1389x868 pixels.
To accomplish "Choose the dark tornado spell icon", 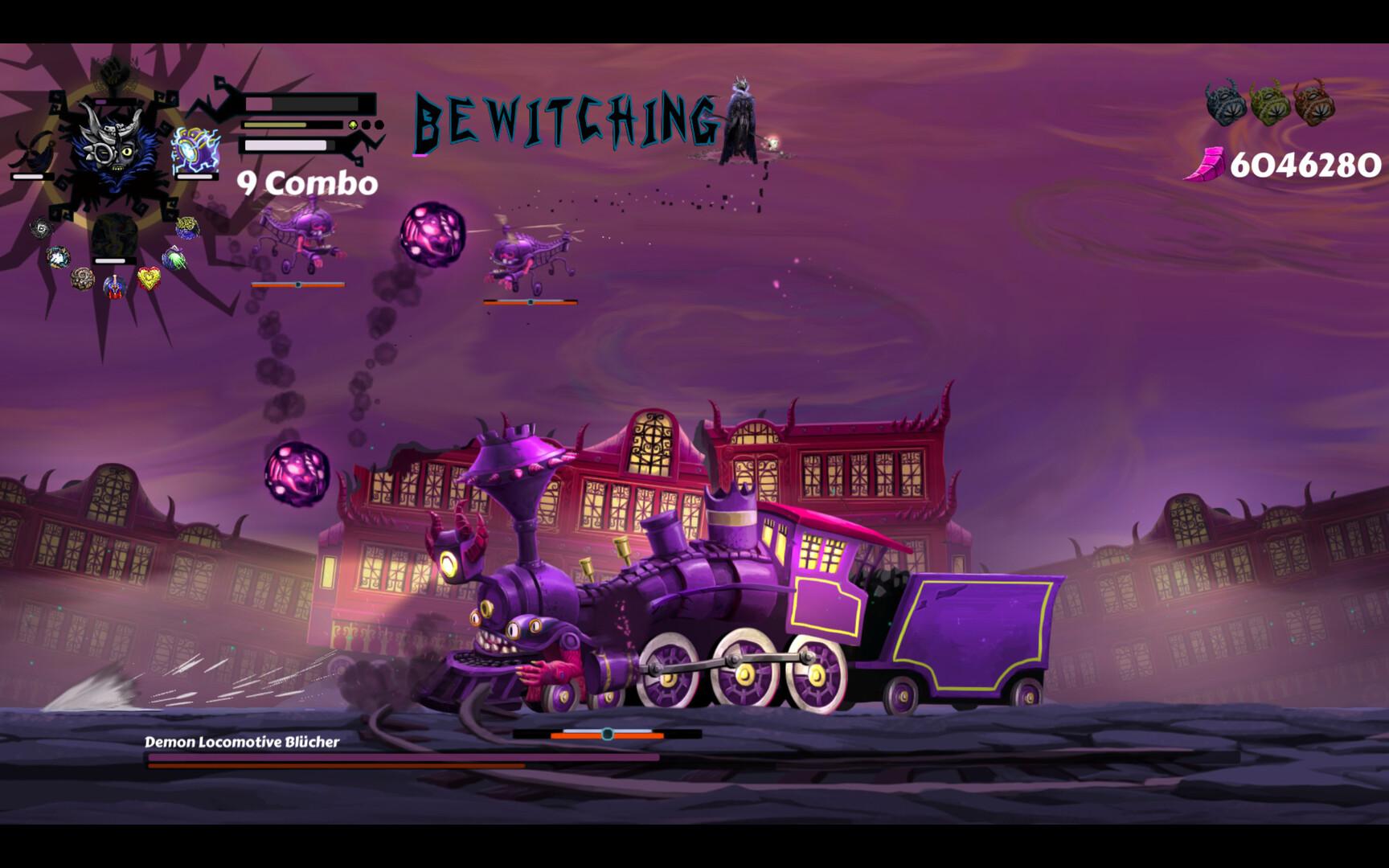I will [40, 229].
